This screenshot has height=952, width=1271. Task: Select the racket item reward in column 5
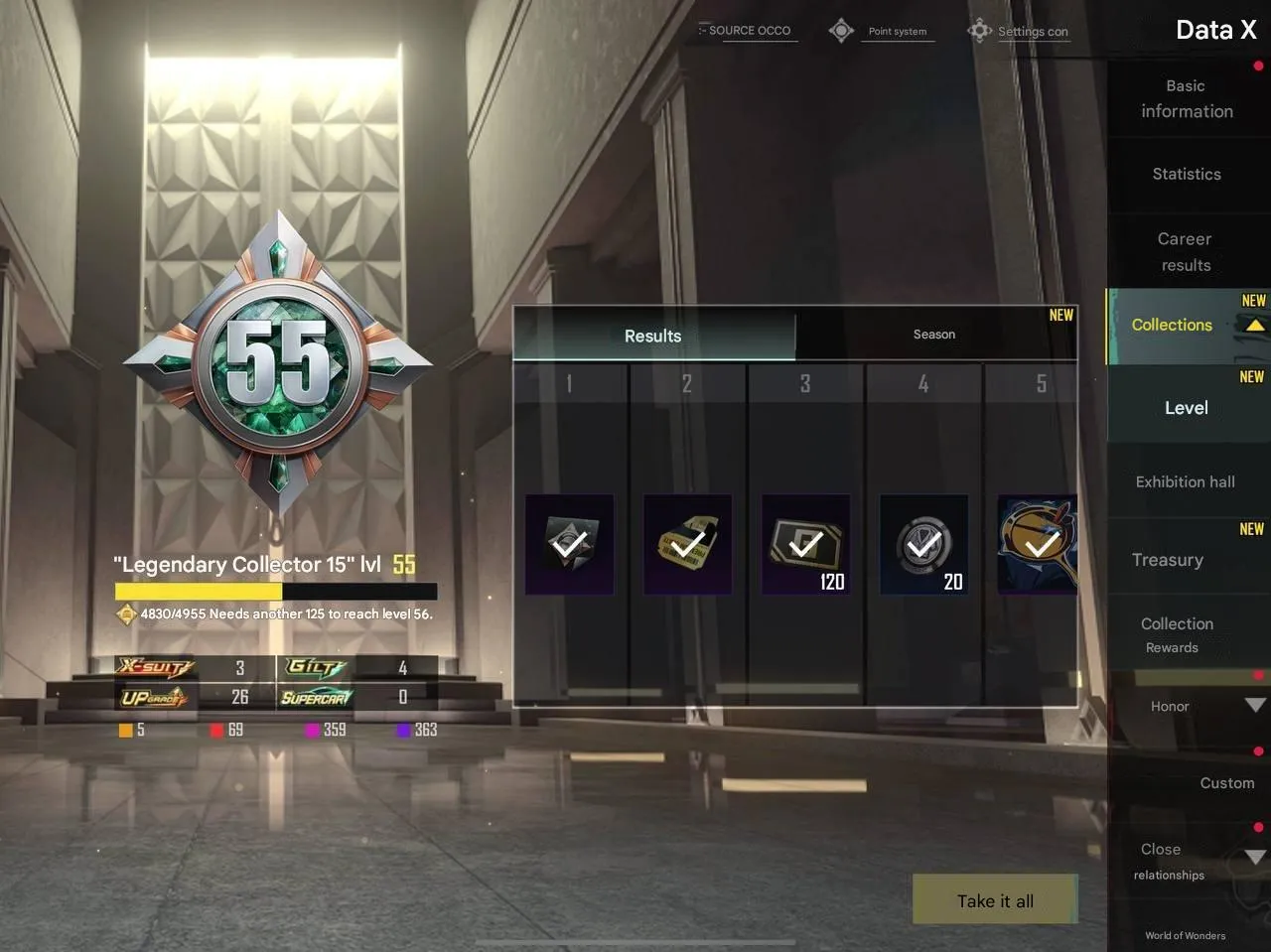click(x=1038, y=544)
